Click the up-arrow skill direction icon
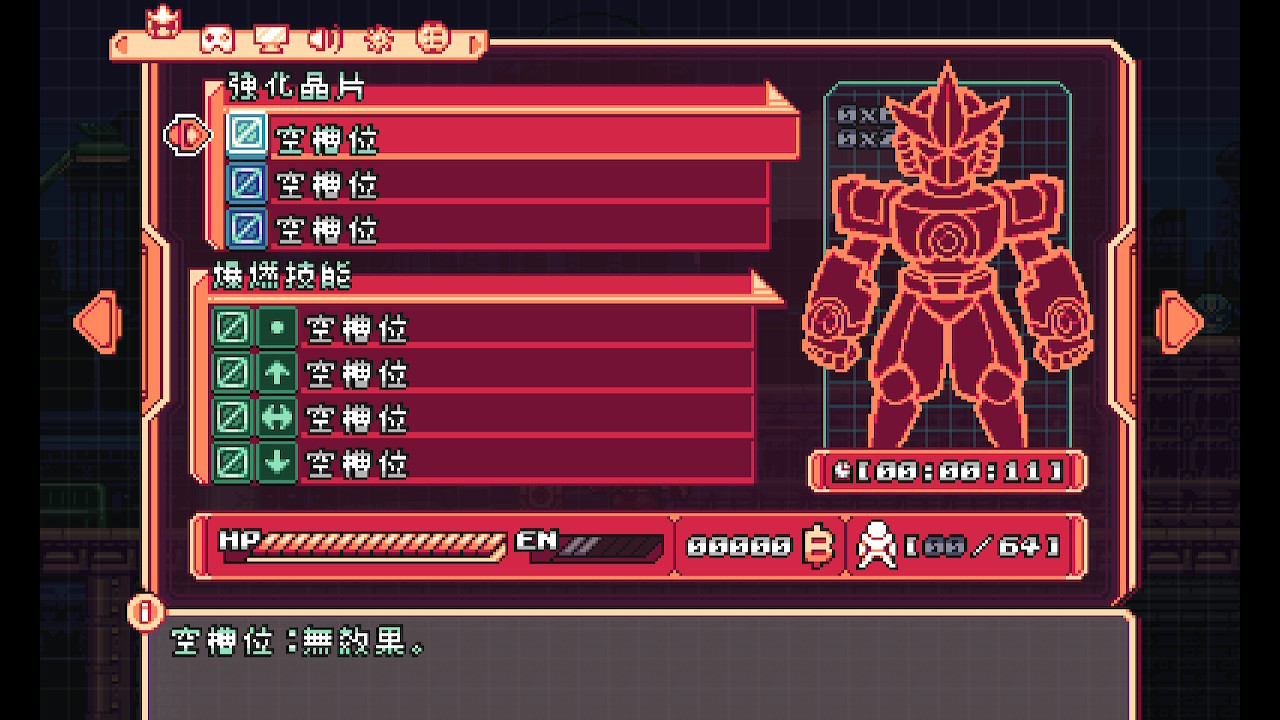Screen dimensions: 1280x720 [x=276, y=373]
